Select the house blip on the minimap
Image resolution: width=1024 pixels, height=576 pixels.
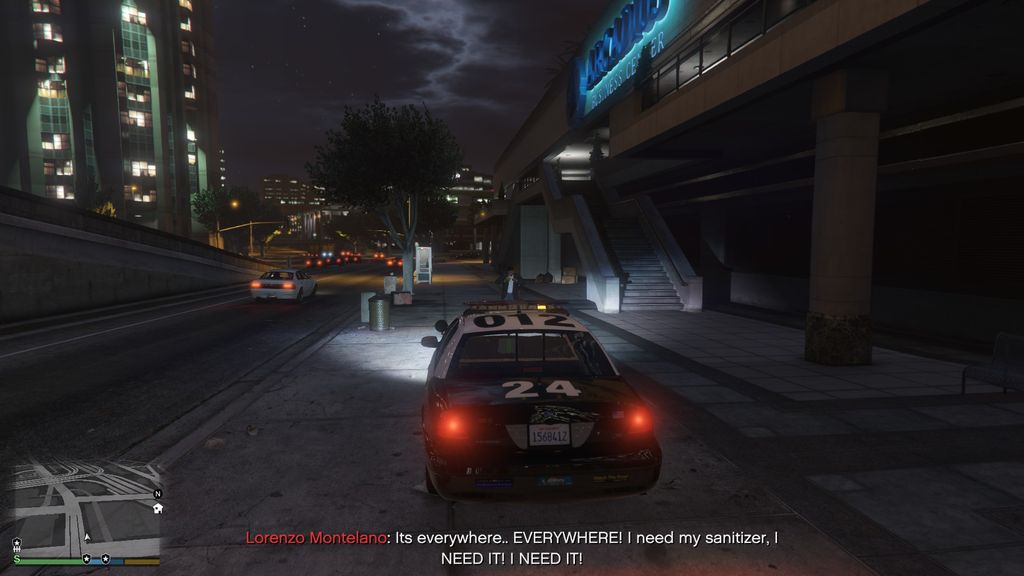point(157,508)
